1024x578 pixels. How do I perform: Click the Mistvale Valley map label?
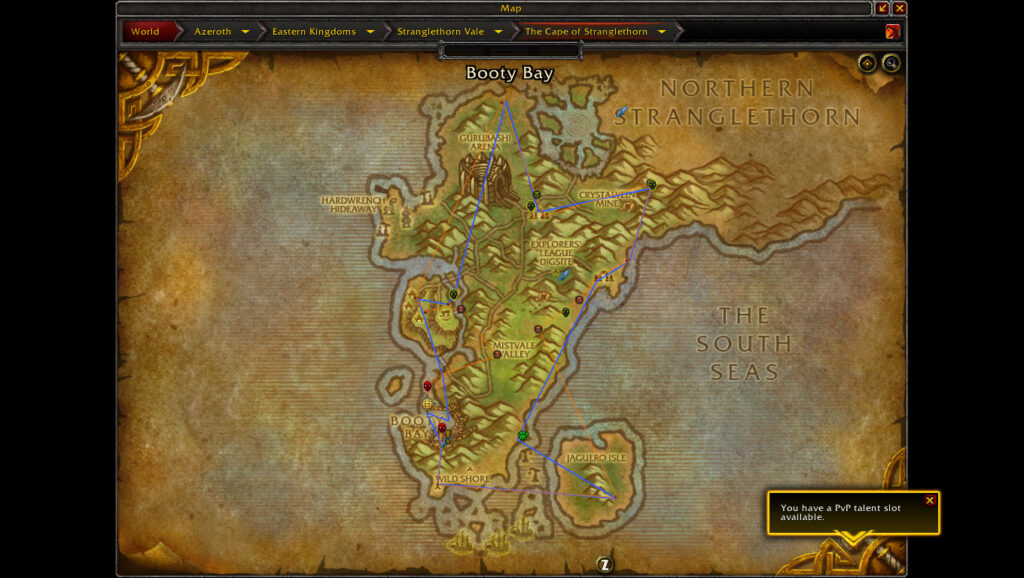pyautogui.click(x=515, y=349)
